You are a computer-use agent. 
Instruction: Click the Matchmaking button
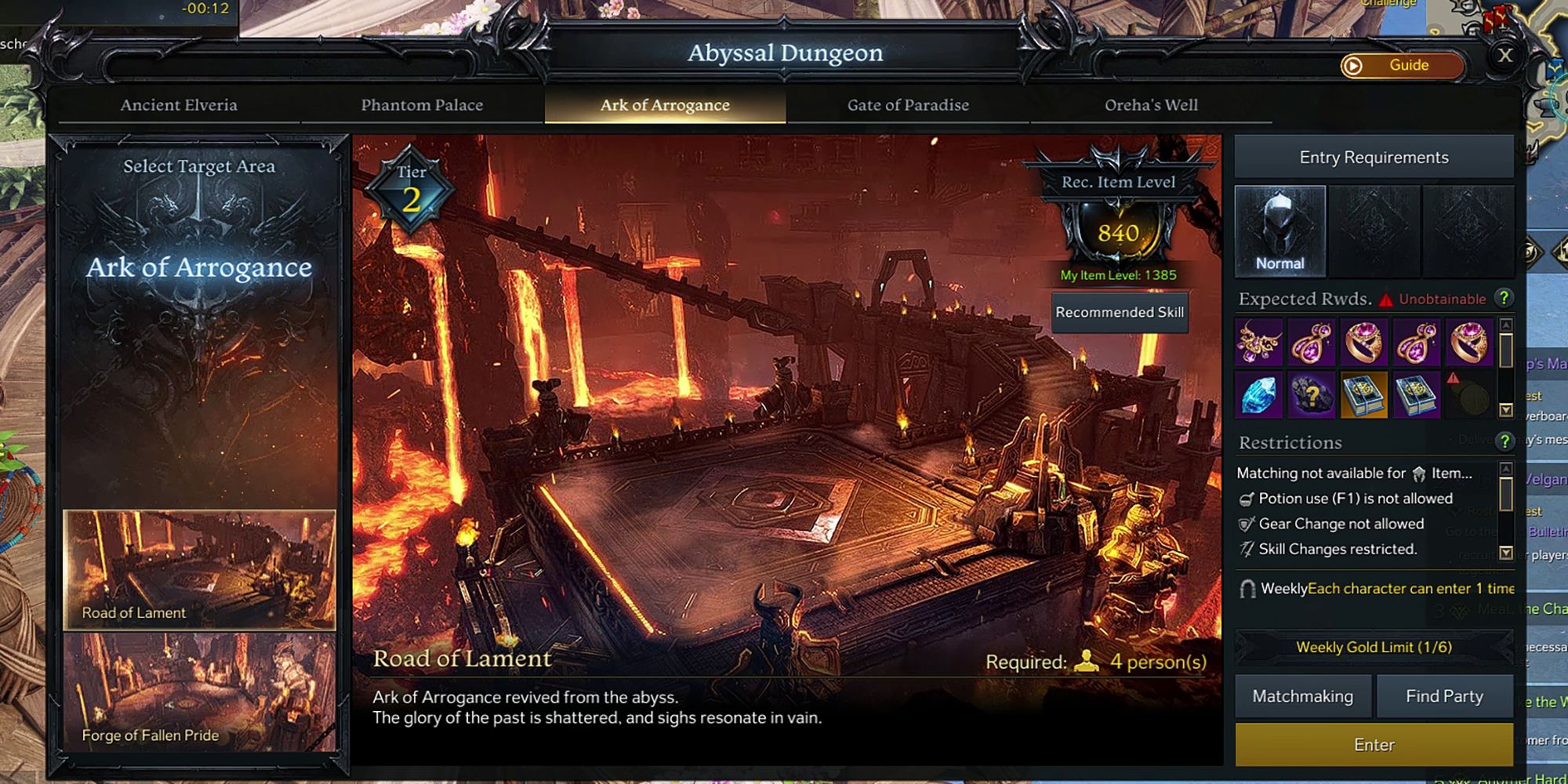1303,696
